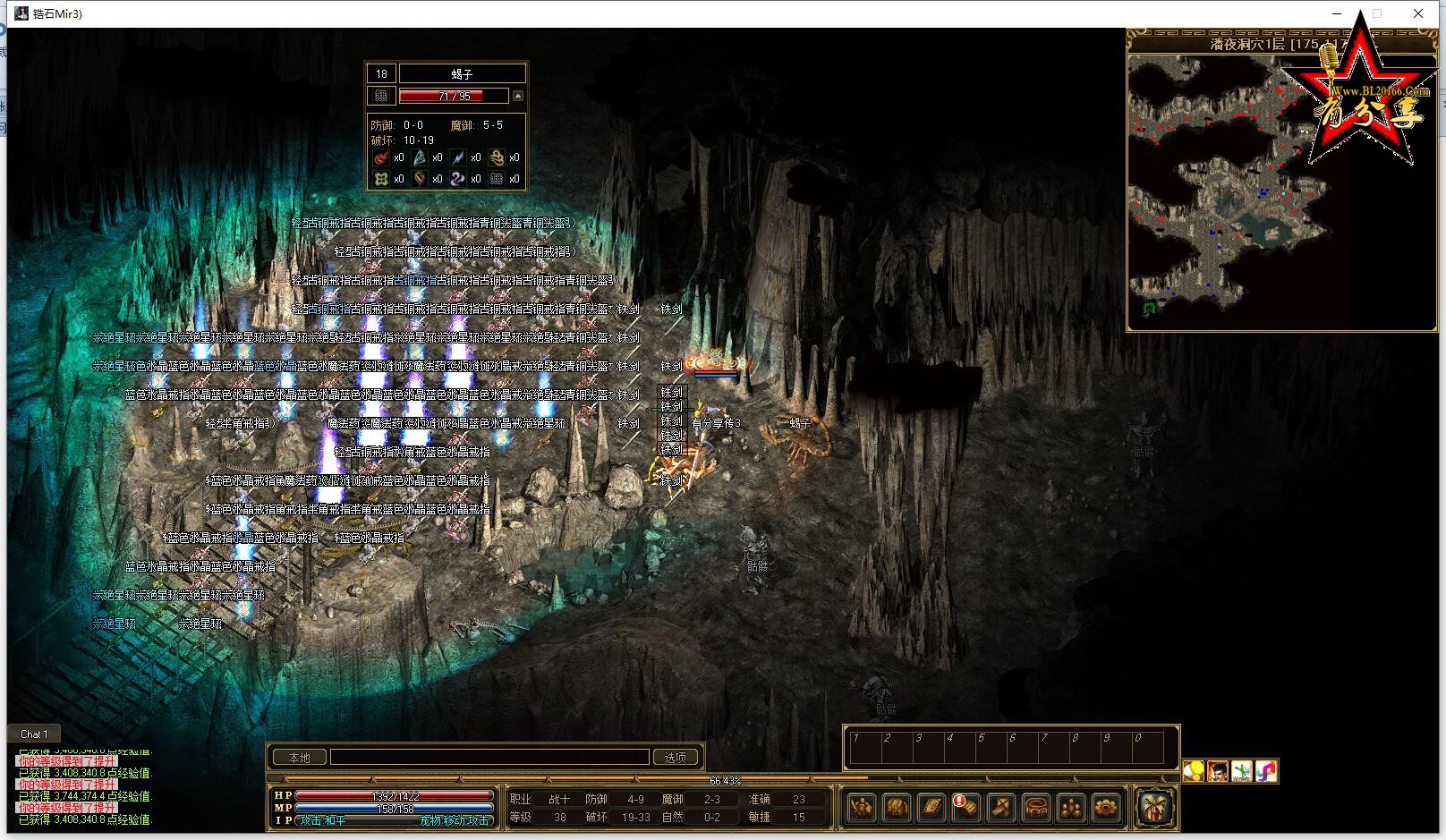Click the character portrait icon beside coins
The width and height of the screenshot is (1446, 840).
tap(1218, 771)
